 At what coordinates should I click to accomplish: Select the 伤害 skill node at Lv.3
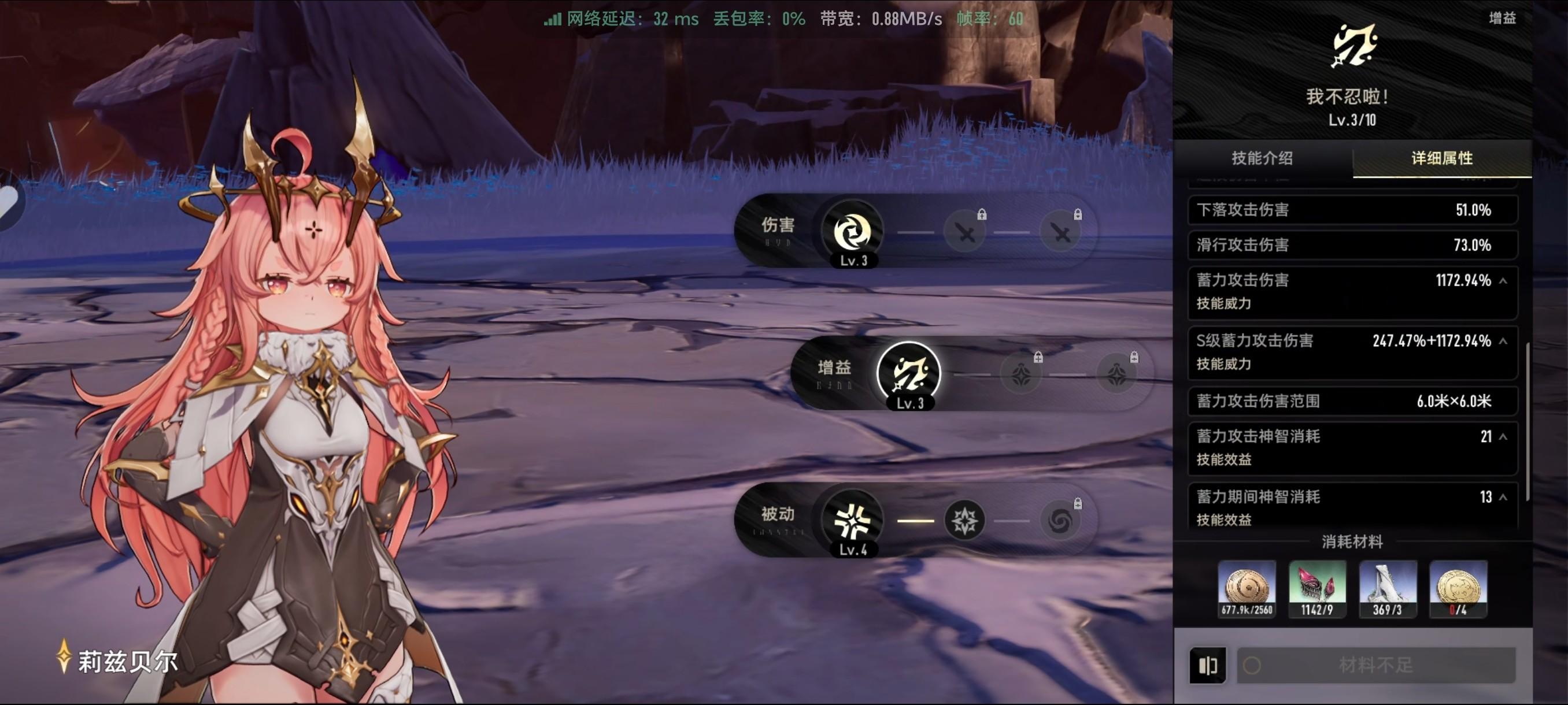tap(852, 231)
